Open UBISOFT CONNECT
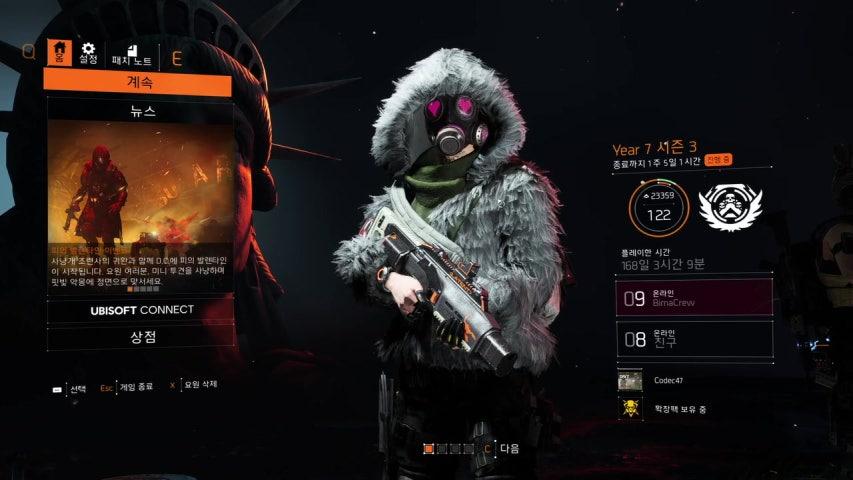 click(x=139, y=310)
